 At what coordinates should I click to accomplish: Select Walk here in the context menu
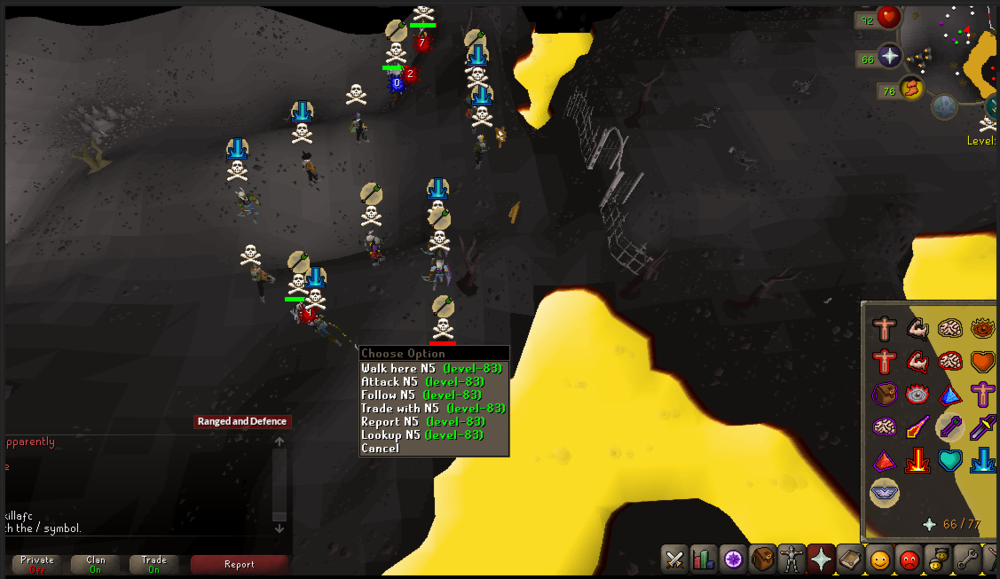coord(431,368)
